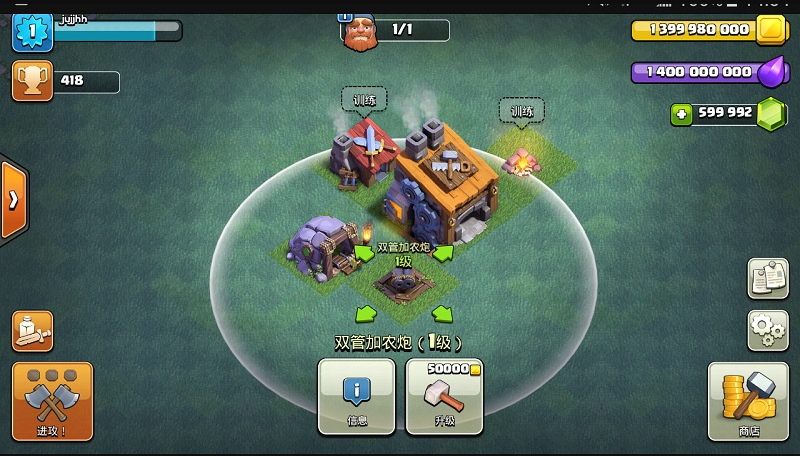The width and height of the screenshot is (800, 456).
Task: Add gems with the green plus button
Action: click(682, 114)
